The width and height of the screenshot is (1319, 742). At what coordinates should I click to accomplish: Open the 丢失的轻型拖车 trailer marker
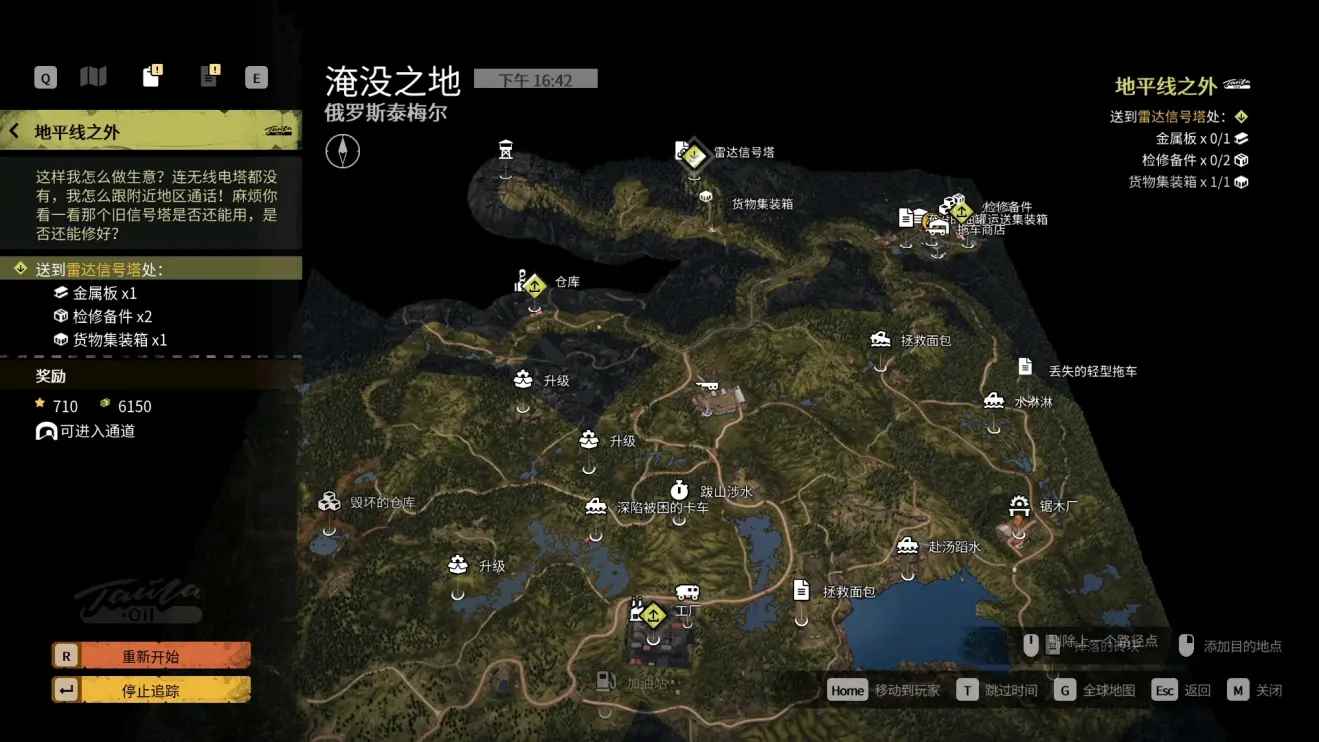pyautogui.click(x=1024, y=367)
